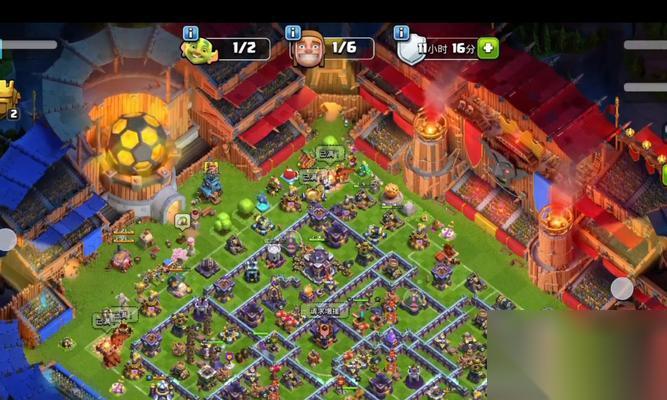Click the green plus next to shield timer
Image resolution: width=667 pixels, height=400 pixels.
point(487,48)
